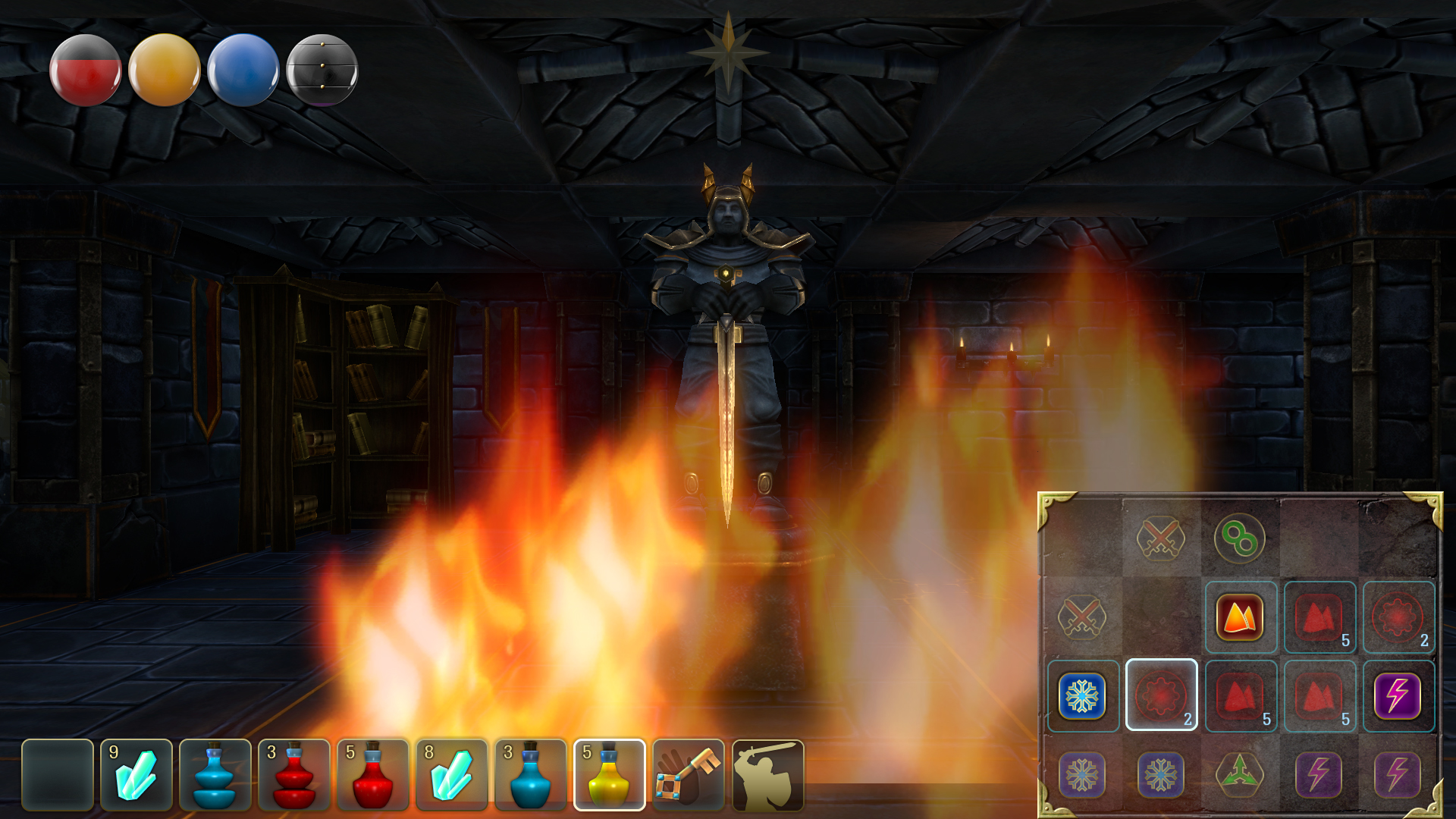Image resolution: width=1456 pixels, height=819 pixels.
Task: Choose the yellow potion slot
Action: pyautogui.click(x=610, y=775)
